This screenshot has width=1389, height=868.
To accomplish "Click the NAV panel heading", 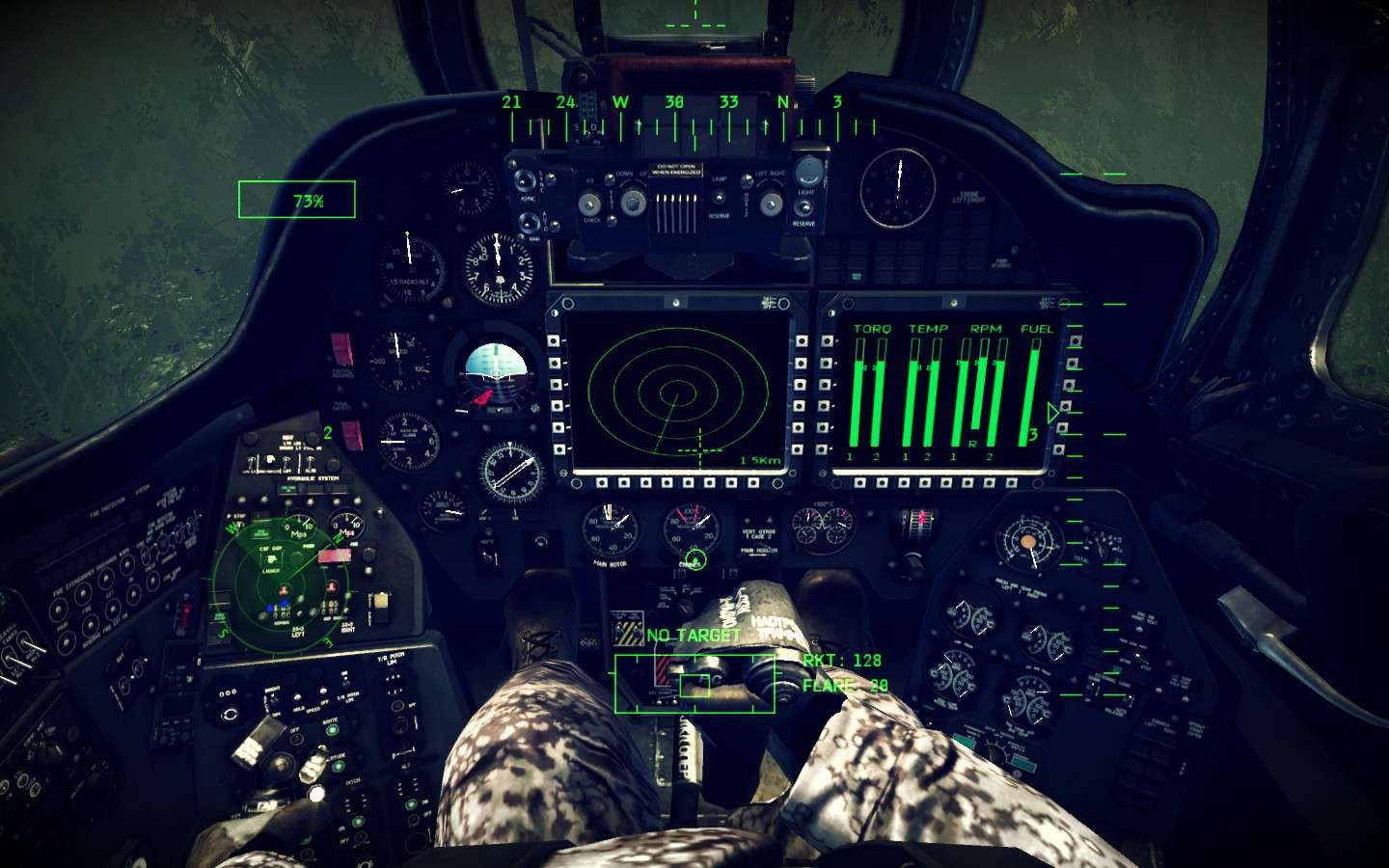I will click(x=287, y=436).
